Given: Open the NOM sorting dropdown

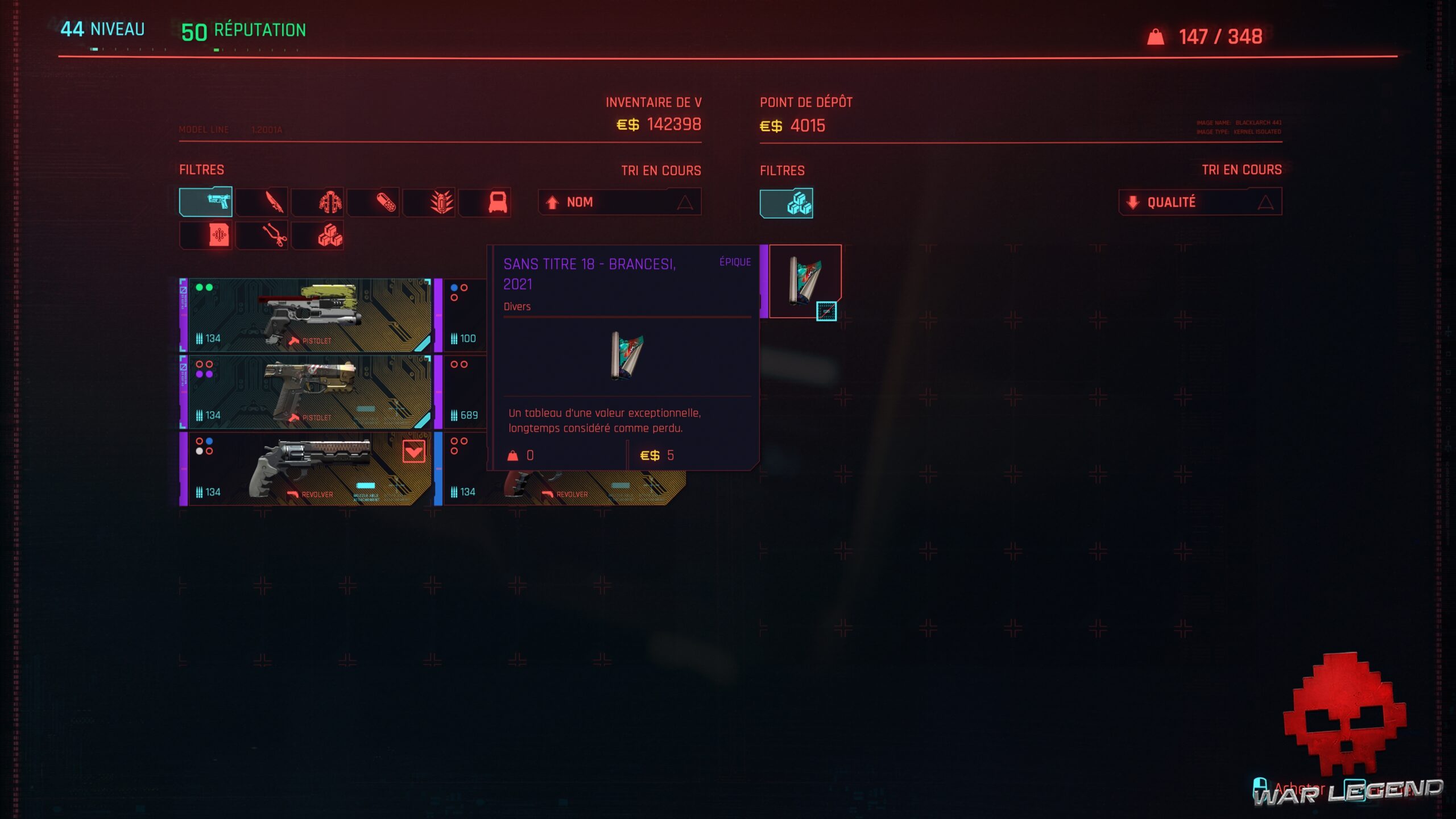Looking at the screenshot, I should [x=620, y=202].
